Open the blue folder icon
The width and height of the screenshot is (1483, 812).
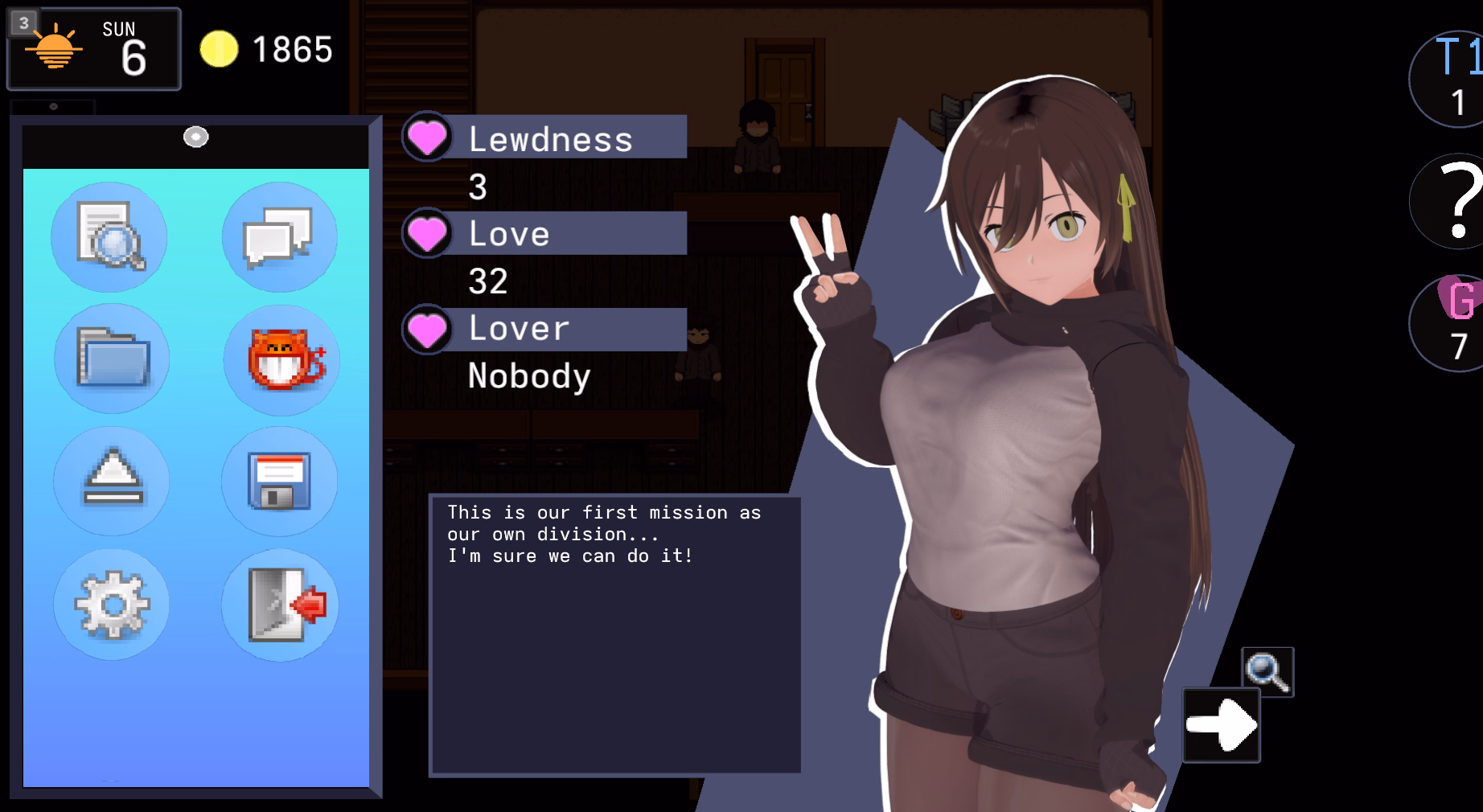click(110, 359)
